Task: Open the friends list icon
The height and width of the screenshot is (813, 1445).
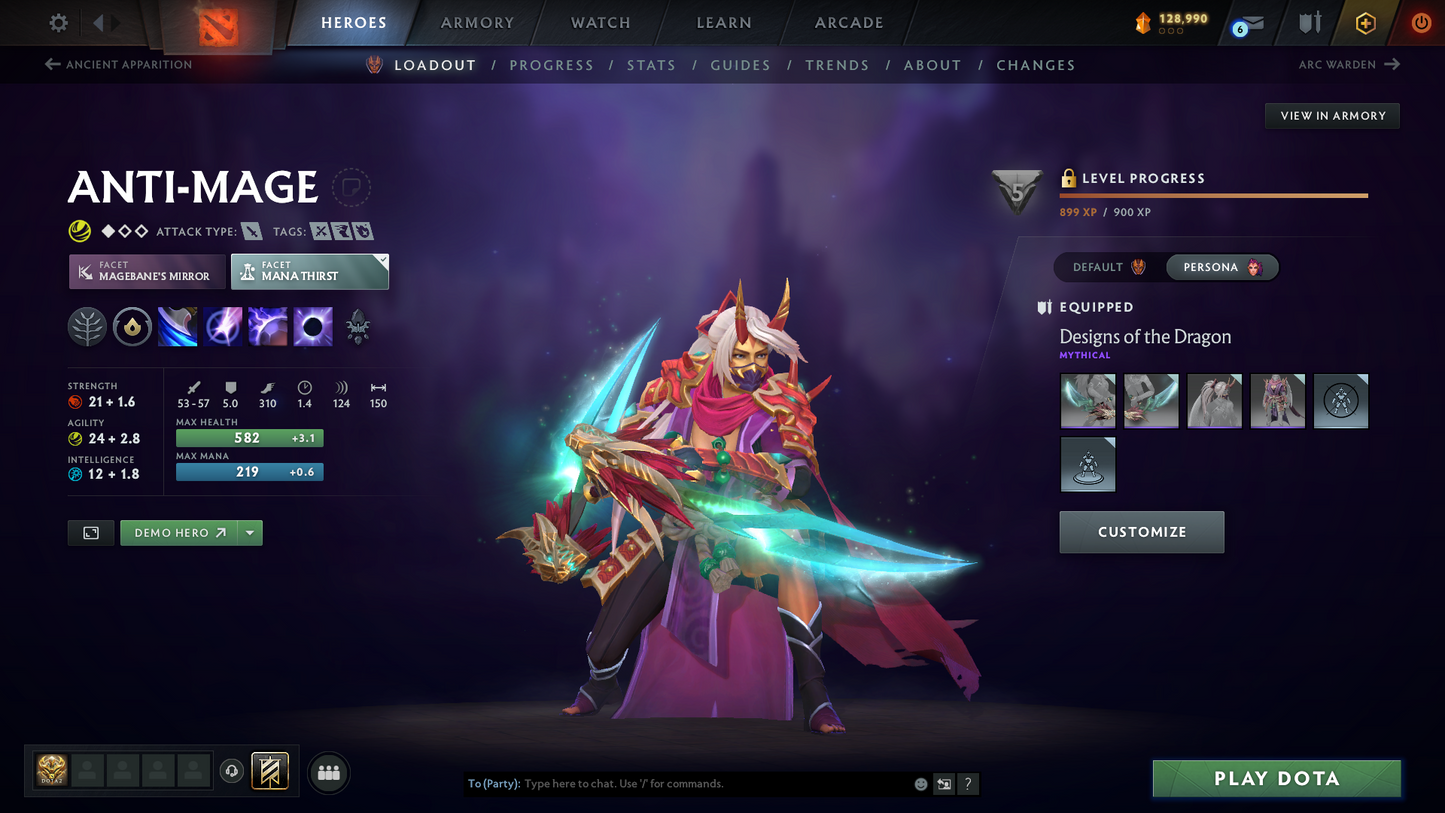Action: (x=328, y=771)
